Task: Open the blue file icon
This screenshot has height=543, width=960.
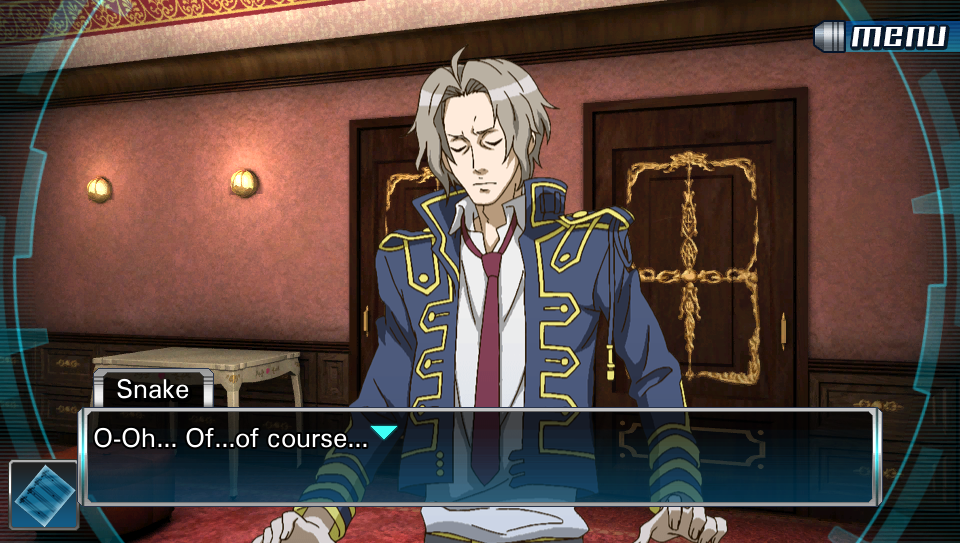Action: coord(44,494)
